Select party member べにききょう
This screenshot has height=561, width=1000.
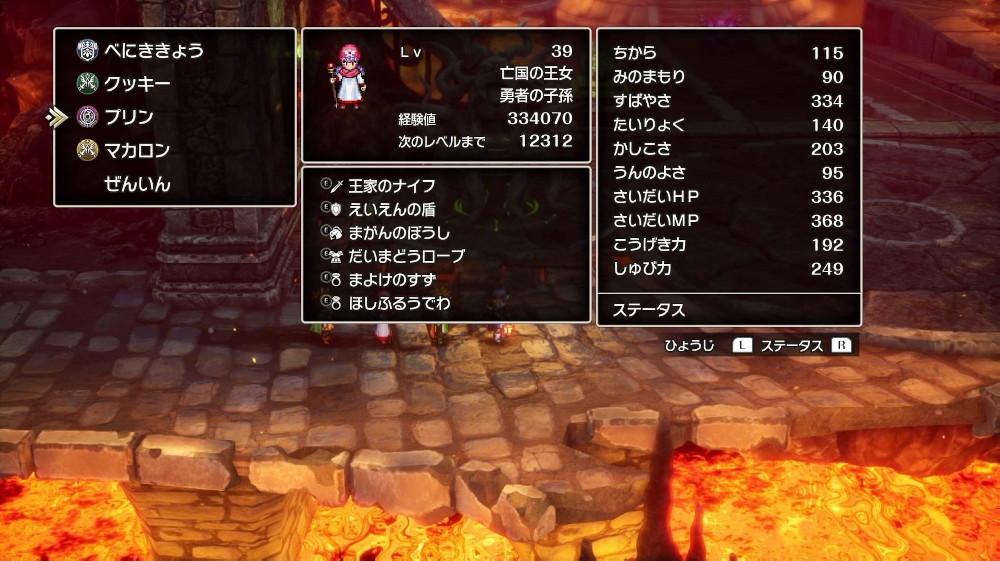(154, 51)
